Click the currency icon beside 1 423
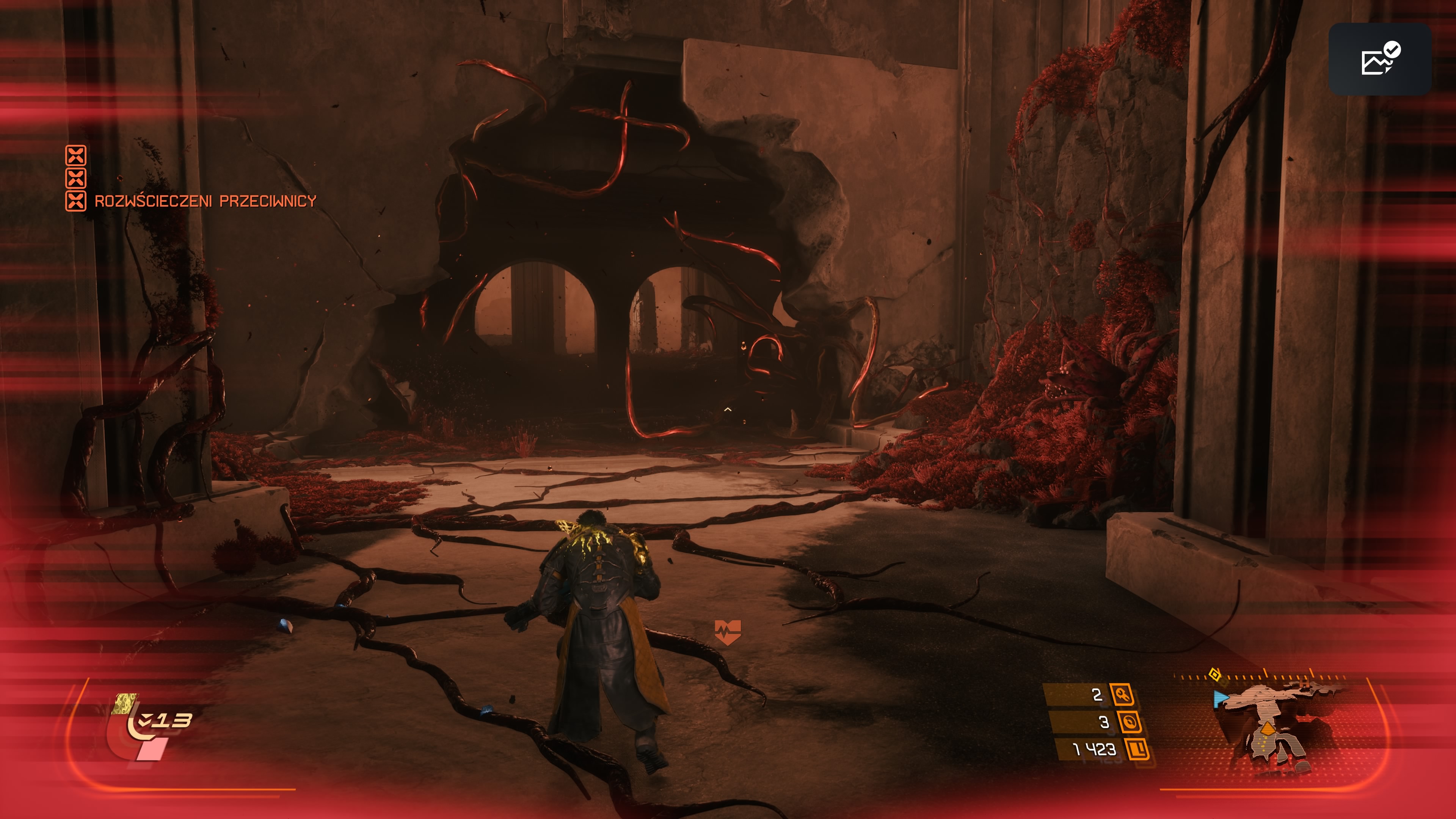This screenshot has height=819, width=1456. pyautogui.click(x=1137, y=750)
